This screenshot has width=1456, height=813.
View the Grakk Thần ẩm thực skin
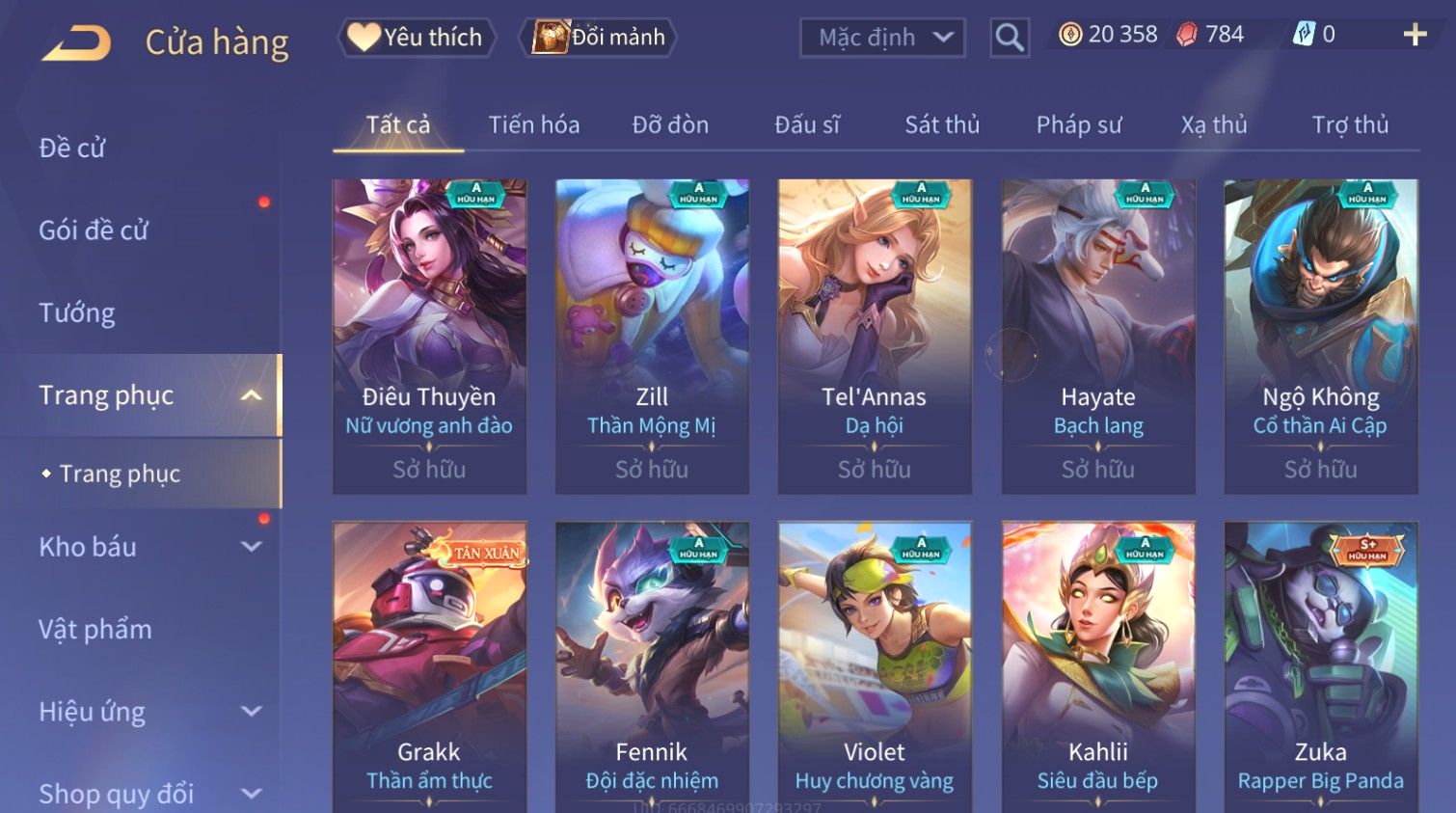[x=429, y=665]
